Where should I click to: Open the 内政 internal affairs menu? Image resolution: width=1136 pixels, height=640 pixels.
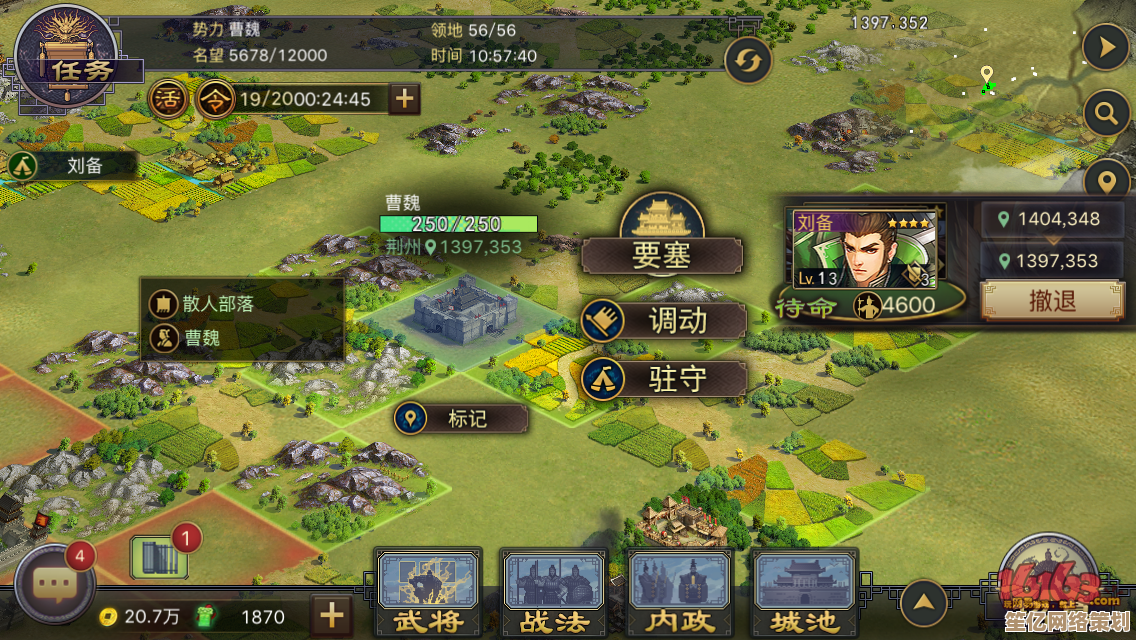(x=680, y=594)
